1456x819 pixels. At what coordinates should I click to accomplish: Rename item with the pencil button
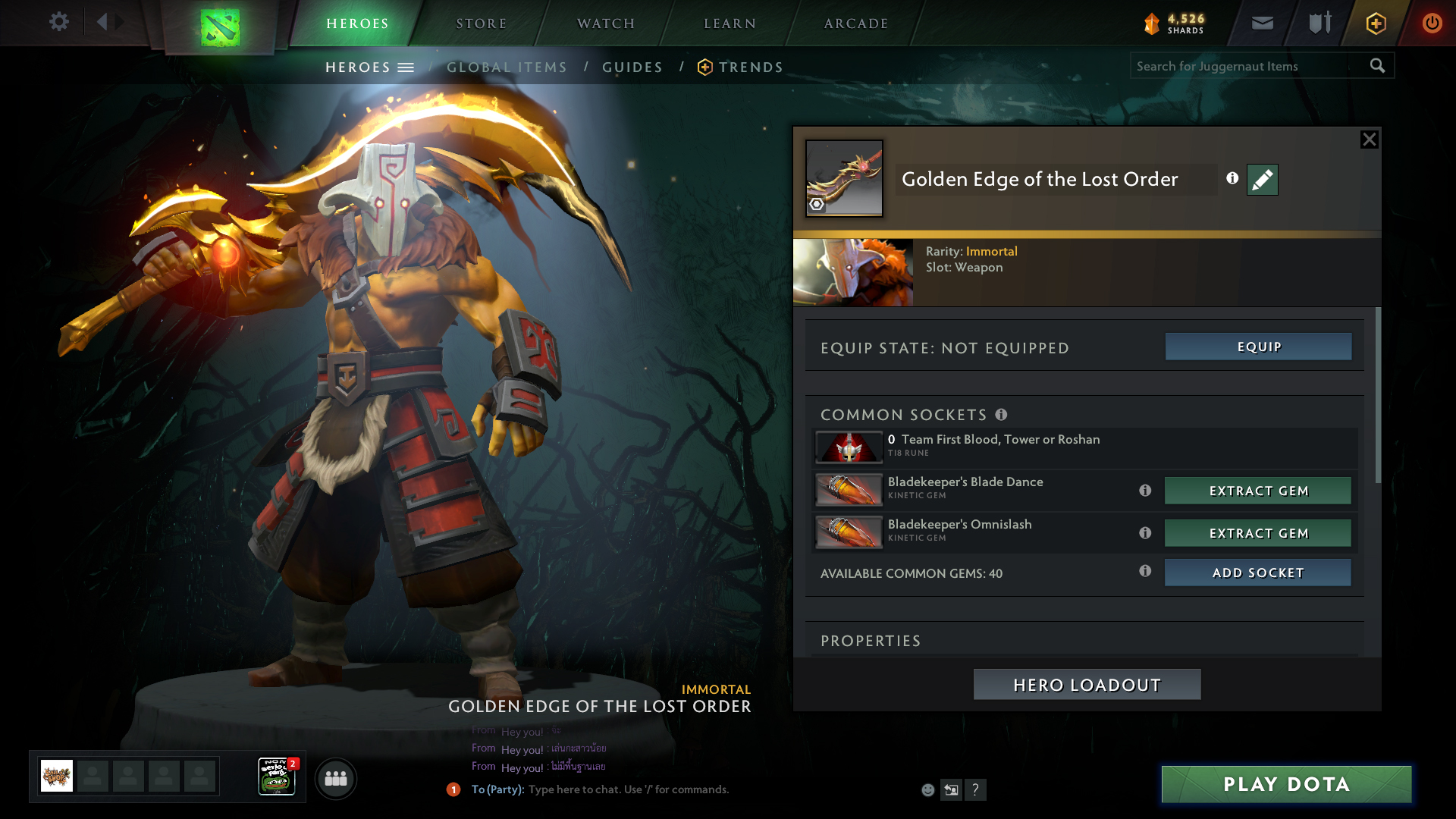pyautogui.click(x=1263, y=180)
